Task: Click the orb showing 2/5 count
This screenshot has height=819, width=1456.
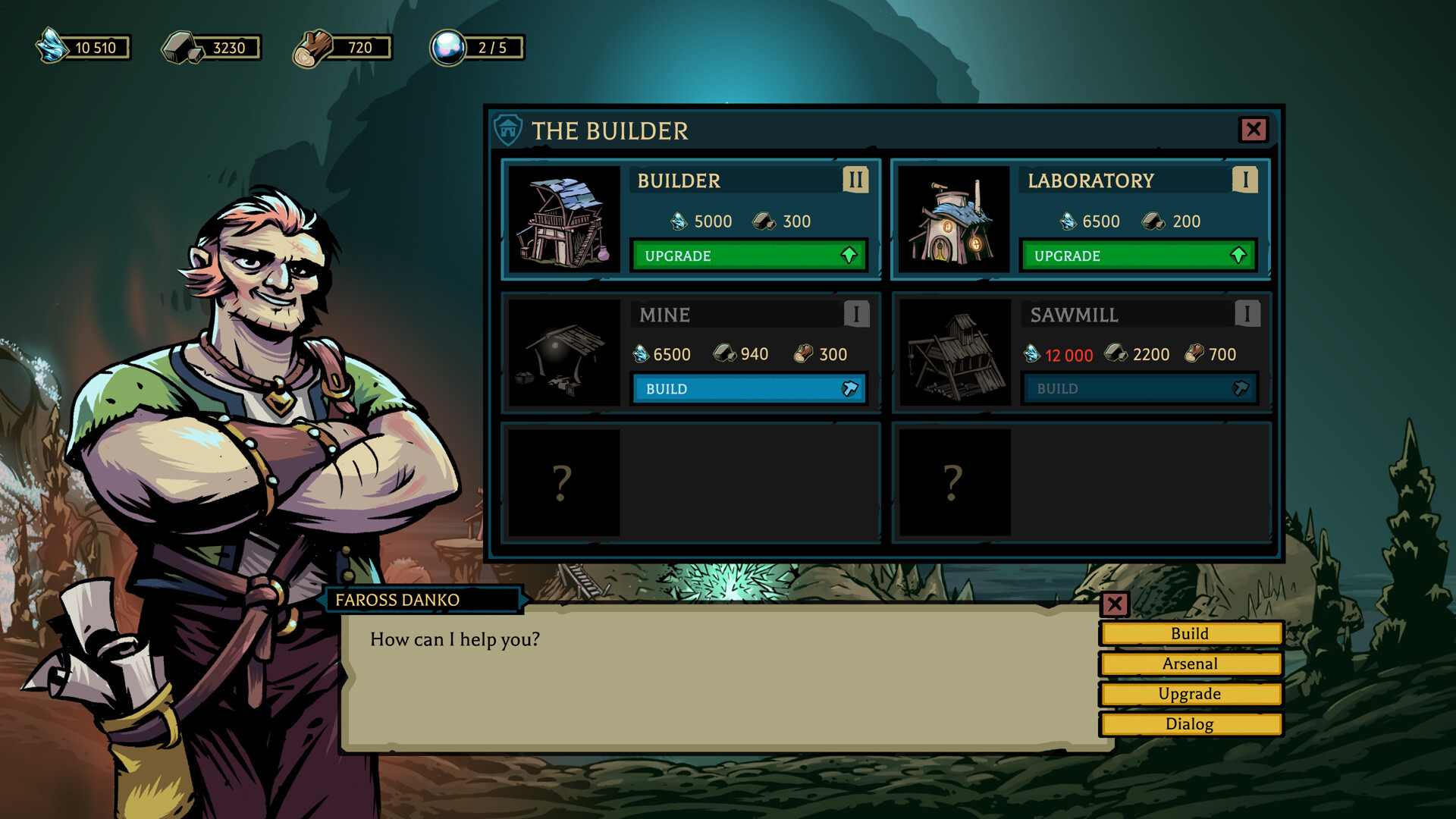Action: tap(449, 46)
